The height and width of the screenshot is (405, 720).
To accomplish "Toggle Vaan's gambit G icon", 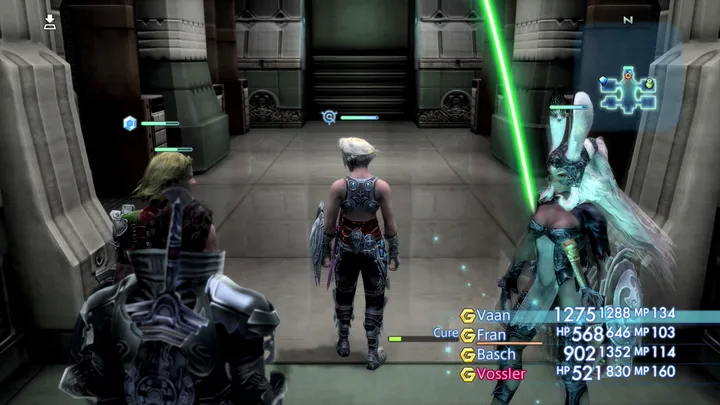I will 467,315.
